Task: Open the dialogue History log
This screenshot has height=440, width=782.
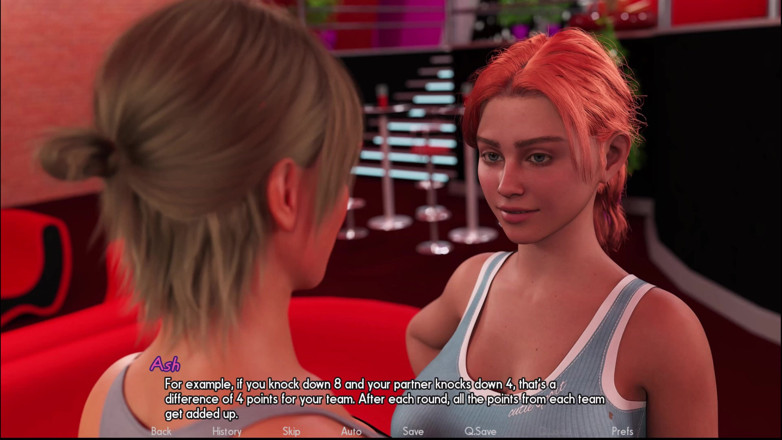Action: pos(227,431)
